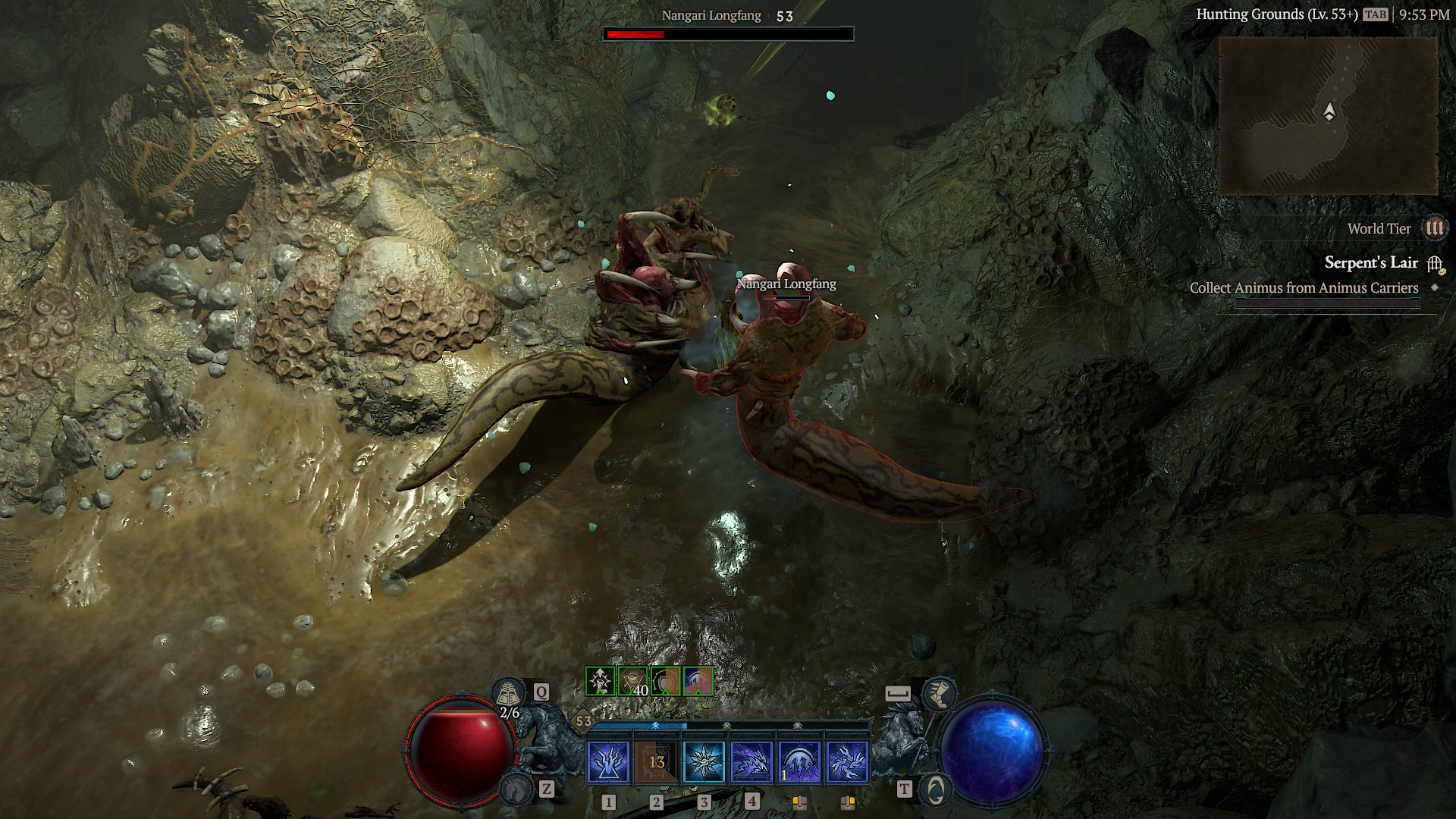Open Town Portal via the T icon
This screenshot has height=819, width=1456.
[934, 789]
